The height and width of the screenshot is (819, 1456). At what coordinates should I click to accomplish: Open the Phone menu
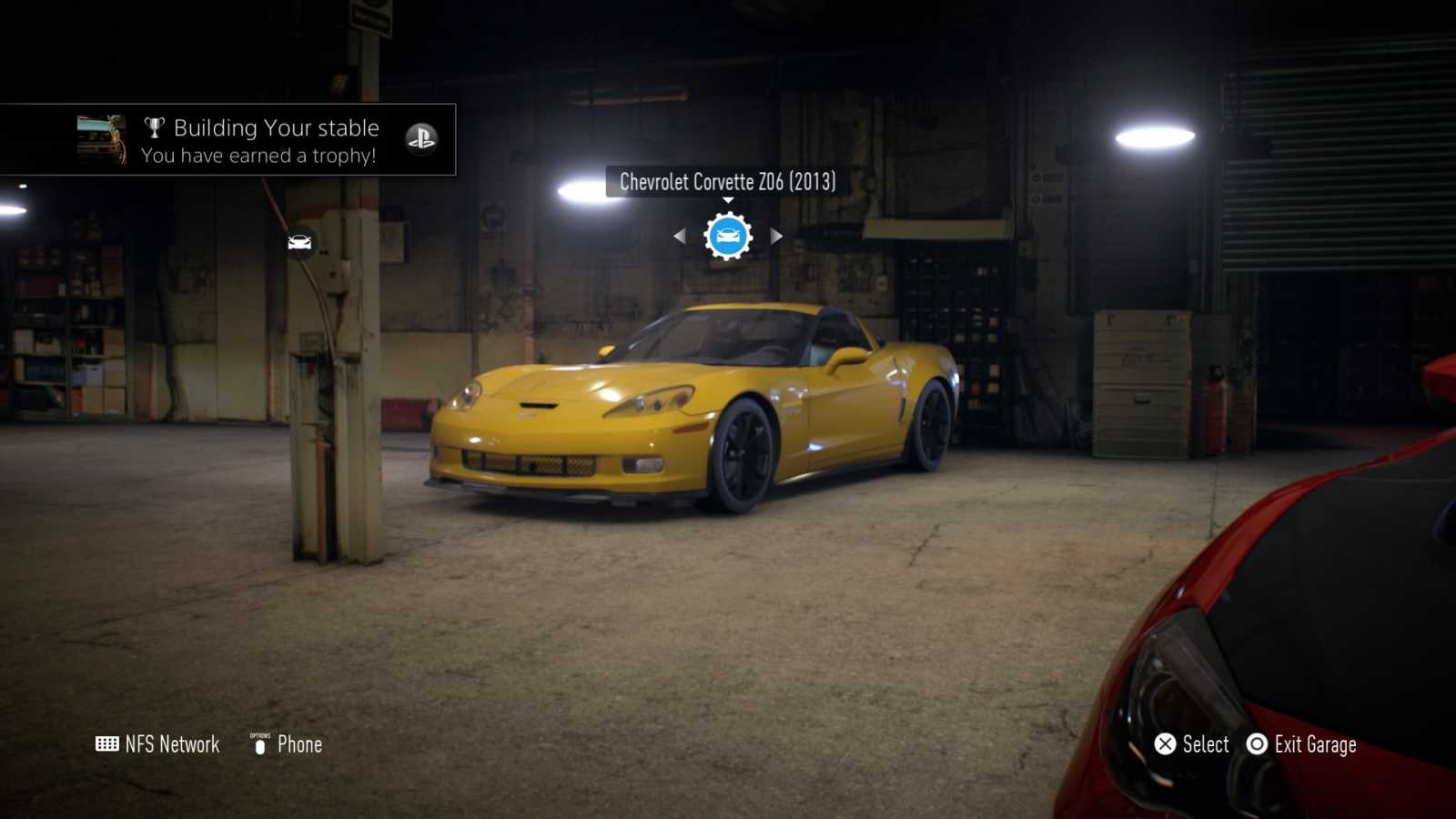click(287, 744)
